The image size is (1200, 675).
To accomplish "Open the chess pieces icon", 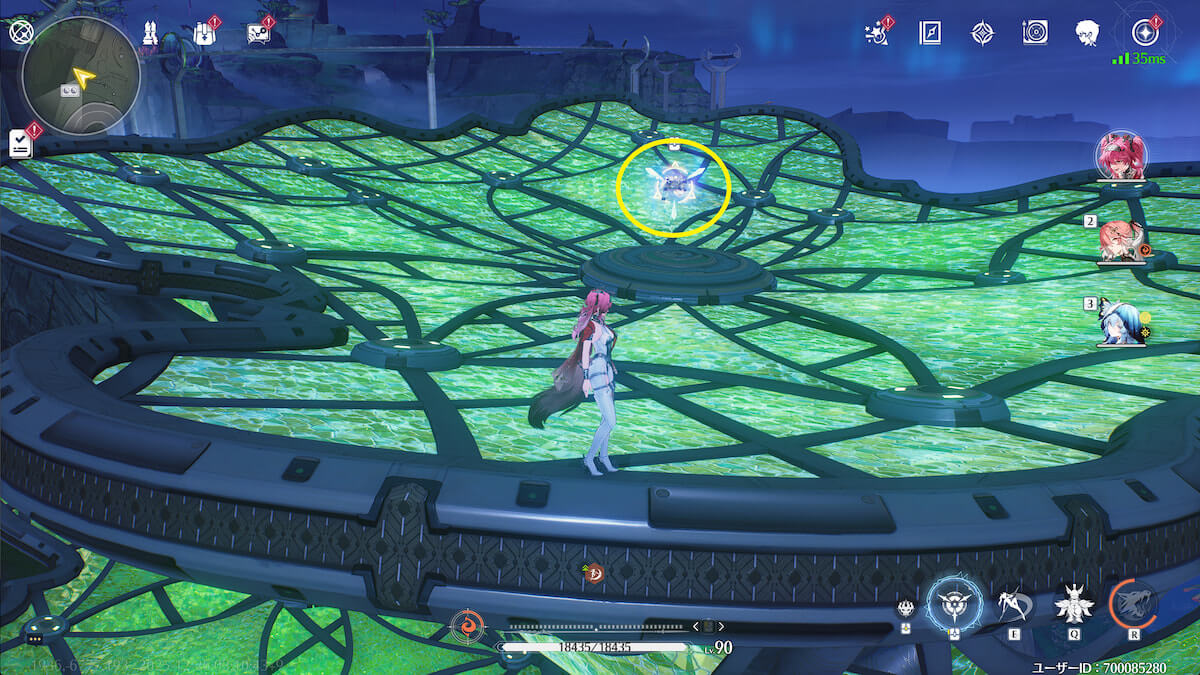I will (150, 33).
